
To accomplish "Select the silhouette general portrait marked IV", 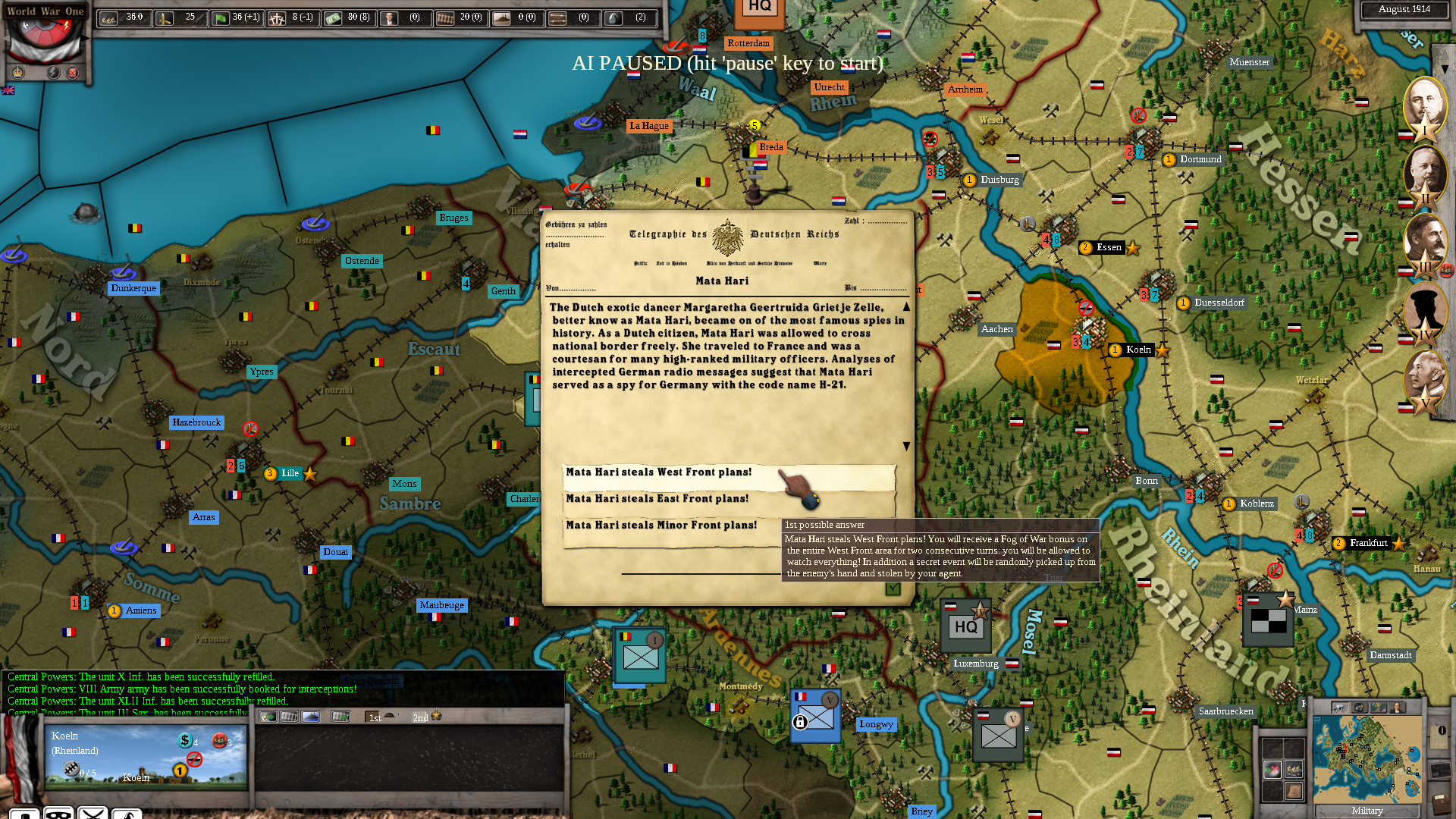I will [x=1424, y=309].
